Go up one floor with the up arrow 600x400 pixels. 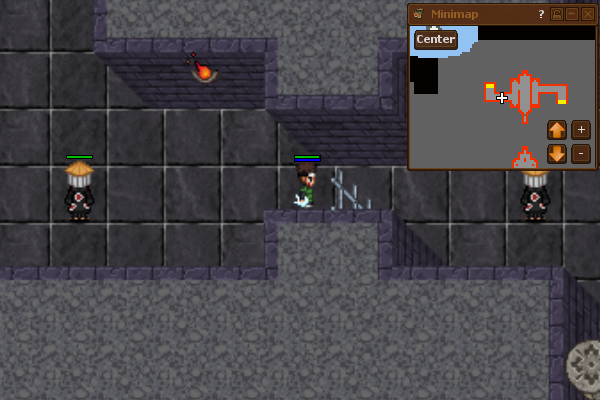pos(557,130)
